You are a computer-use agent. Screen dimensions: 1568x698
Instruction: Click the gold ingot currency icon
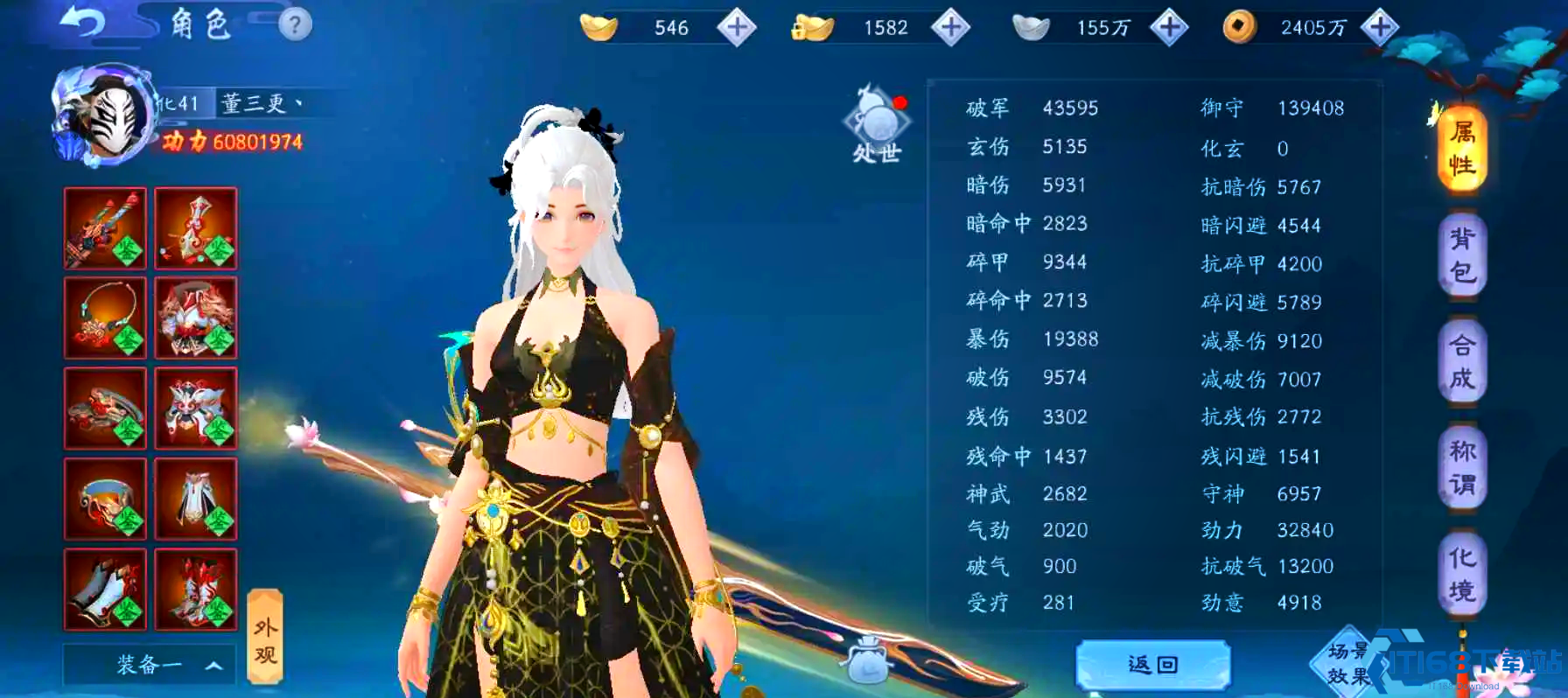(x=600, y=27)
